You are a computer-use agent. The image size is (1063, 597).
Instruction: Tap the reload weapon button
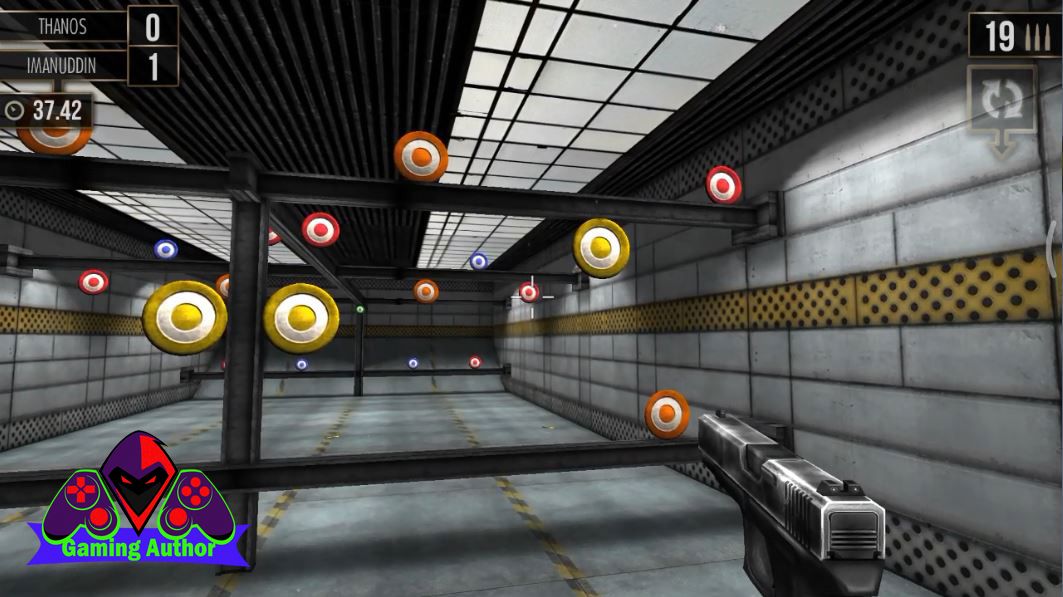pyautogui.click(x=1000, y=102)
